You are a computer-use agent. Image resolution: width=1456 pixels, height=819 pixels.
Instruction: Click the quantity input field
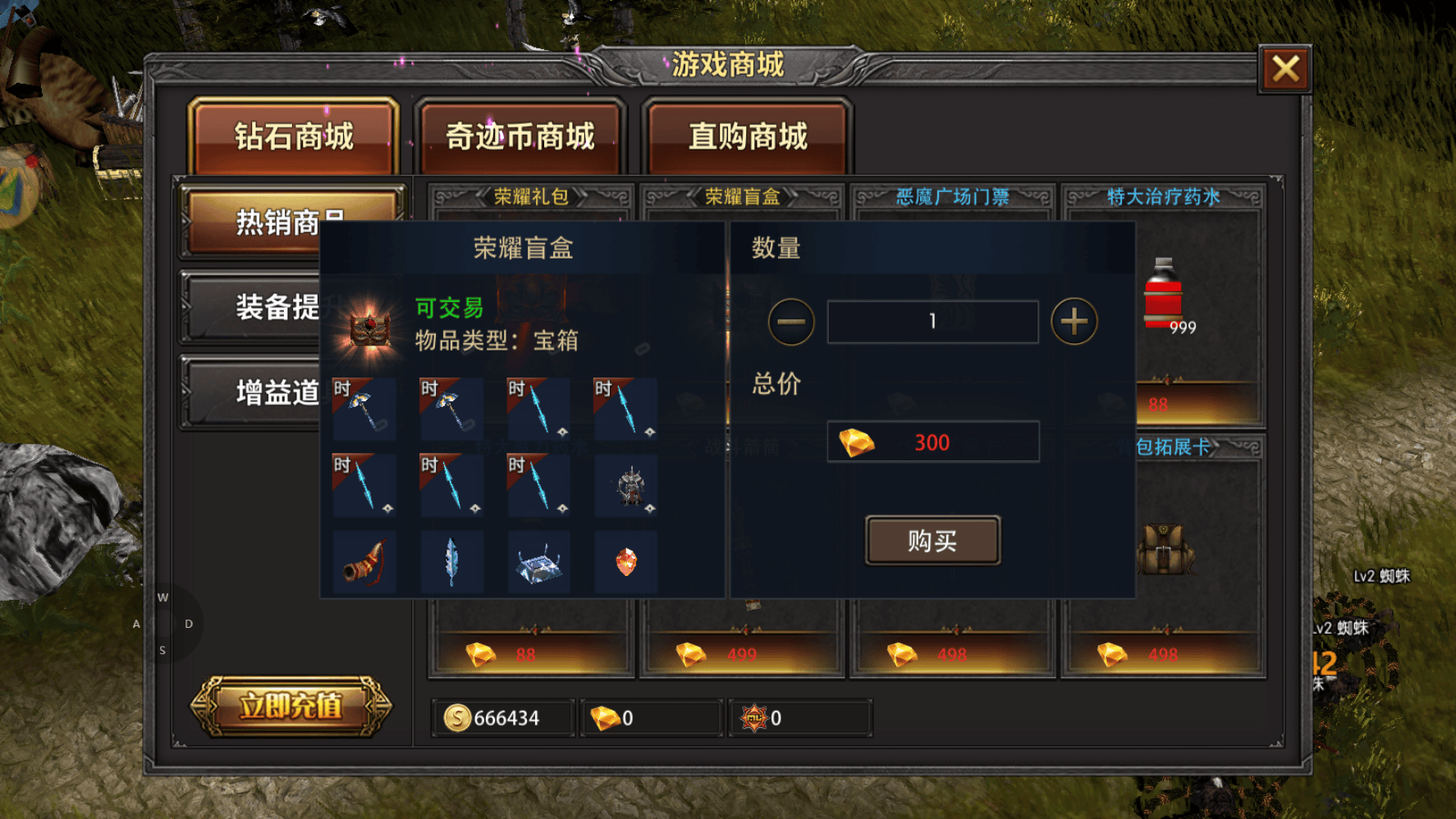coord(932,322)
